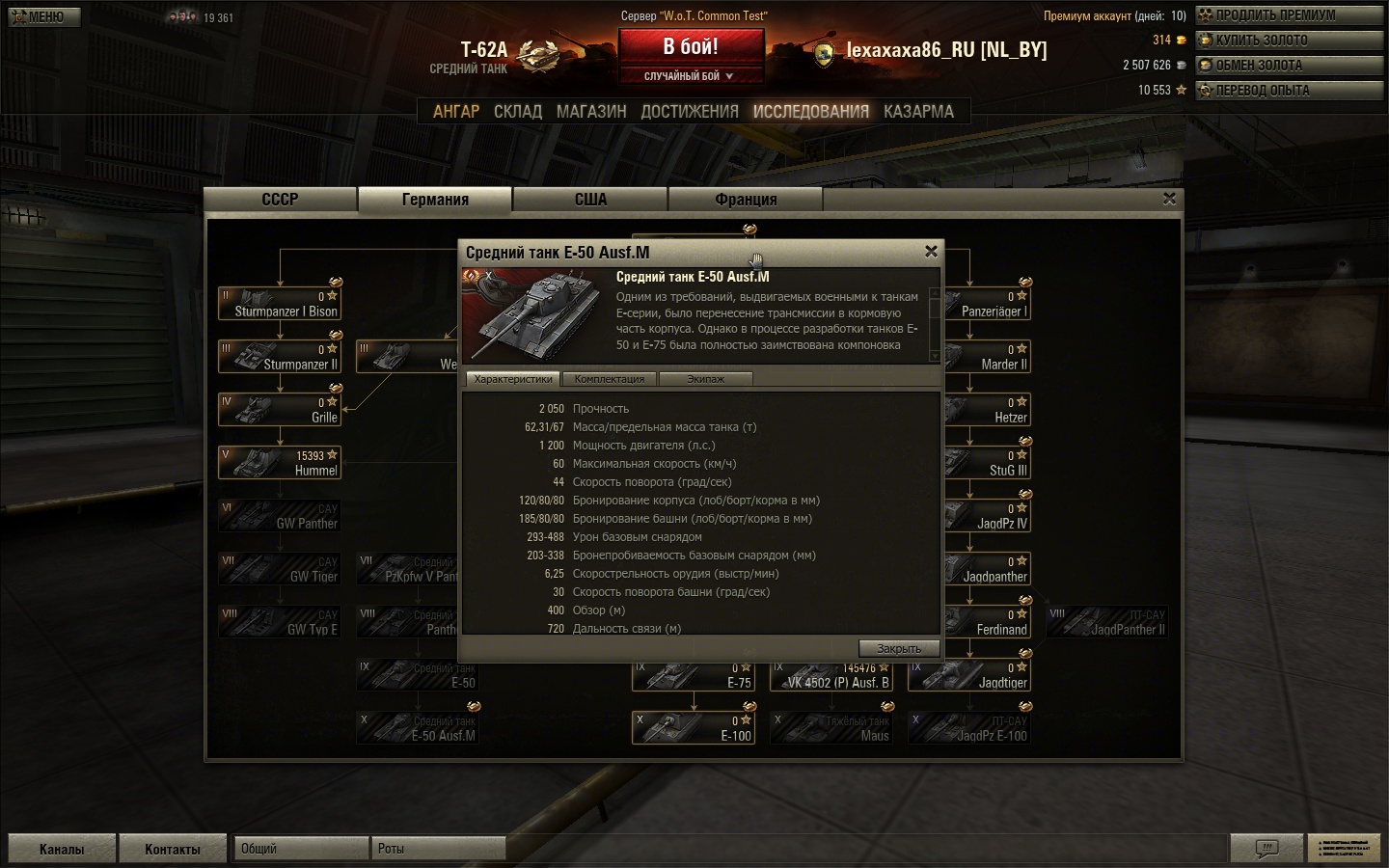Close the E-50 Ausf.M info window
Screen dimensions: 1389x868
(x=931, y=252)
